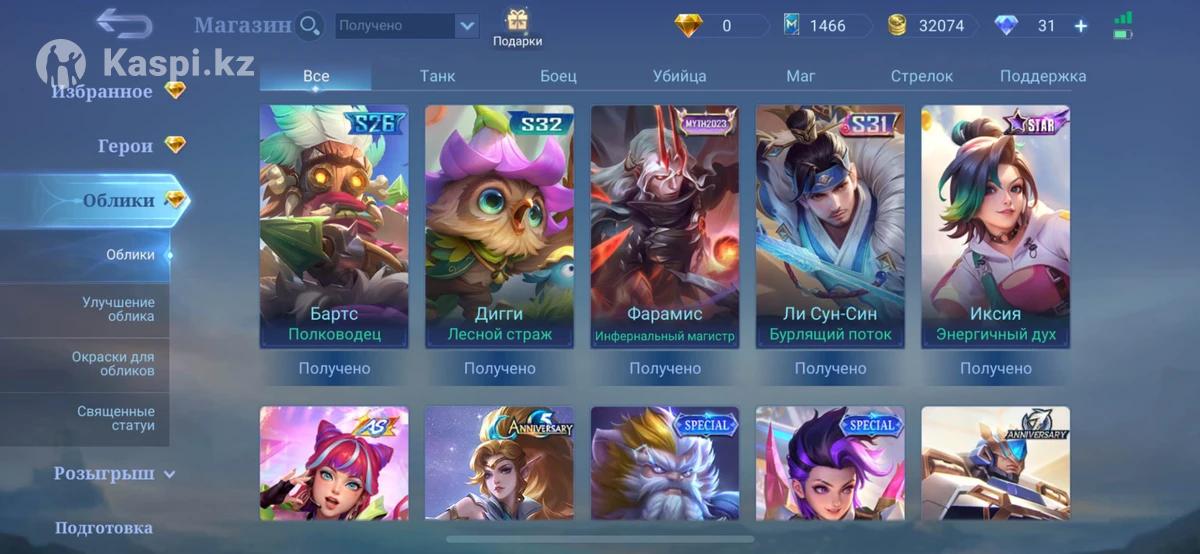
Task: Add more diamonds with the plus button
Action: (1080, 26)
